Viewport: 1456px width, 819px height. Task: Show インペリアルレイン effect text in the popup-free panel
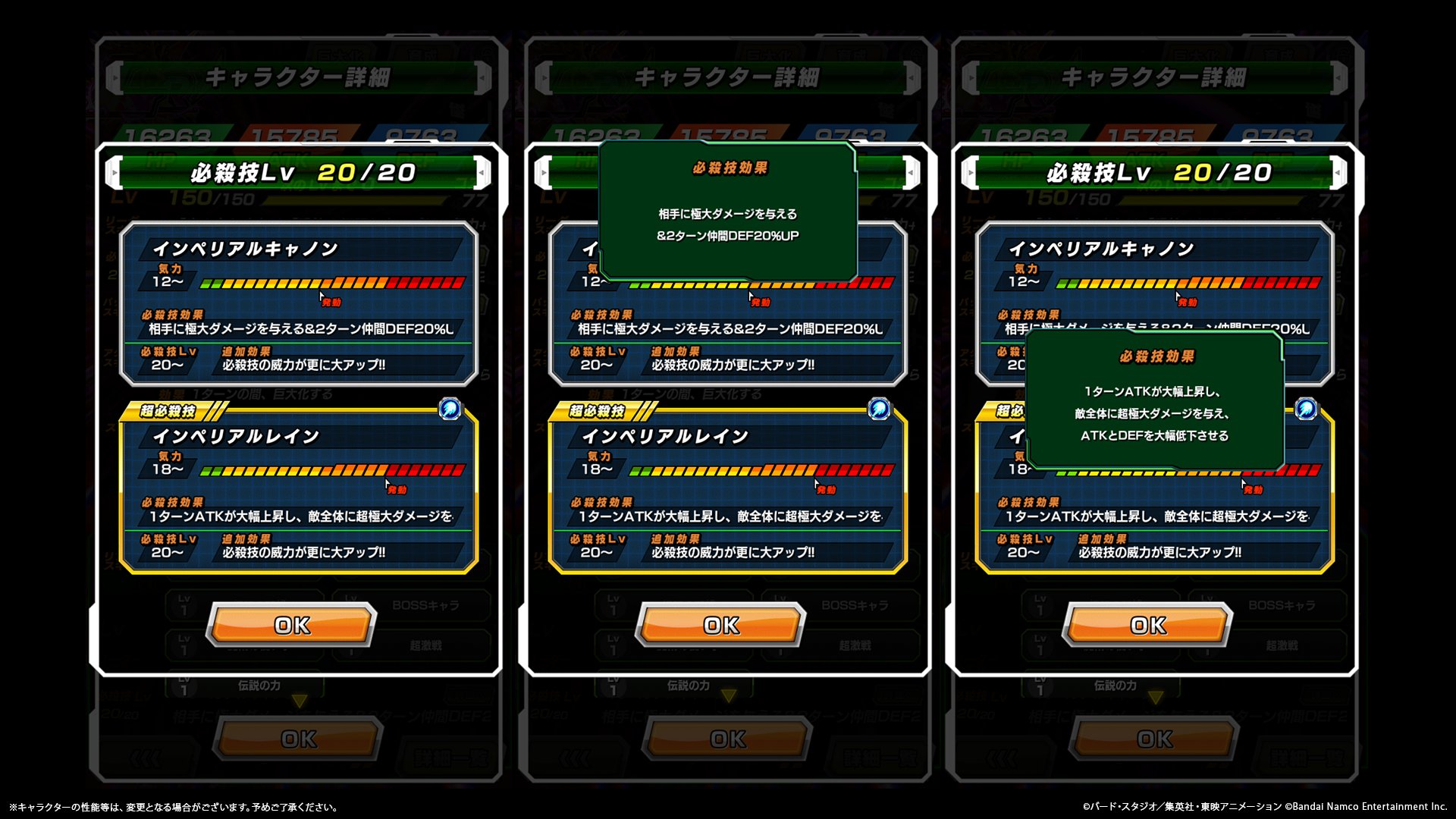click(300, 516)
